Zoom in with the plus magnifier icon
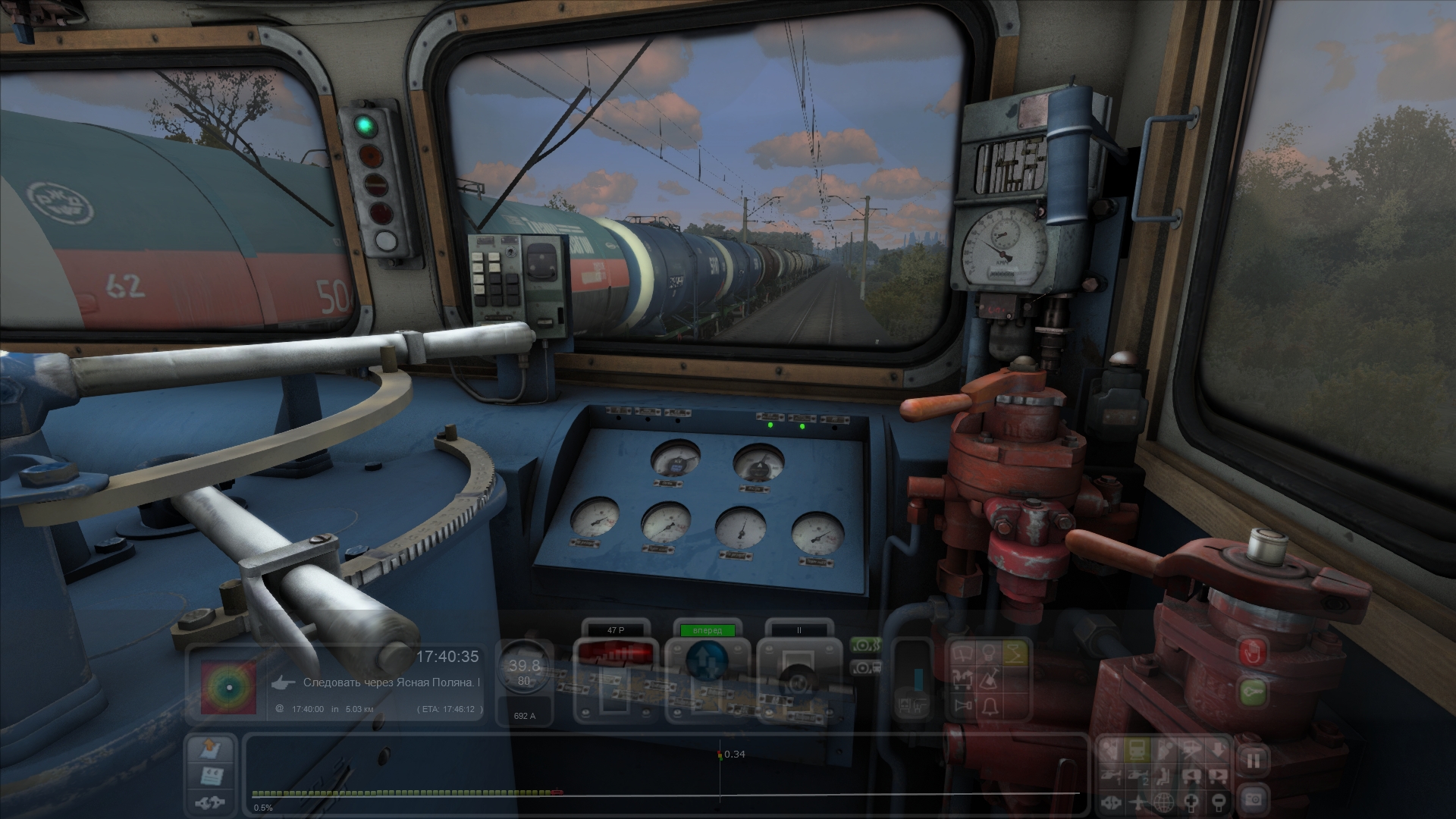 point(1191,801)
